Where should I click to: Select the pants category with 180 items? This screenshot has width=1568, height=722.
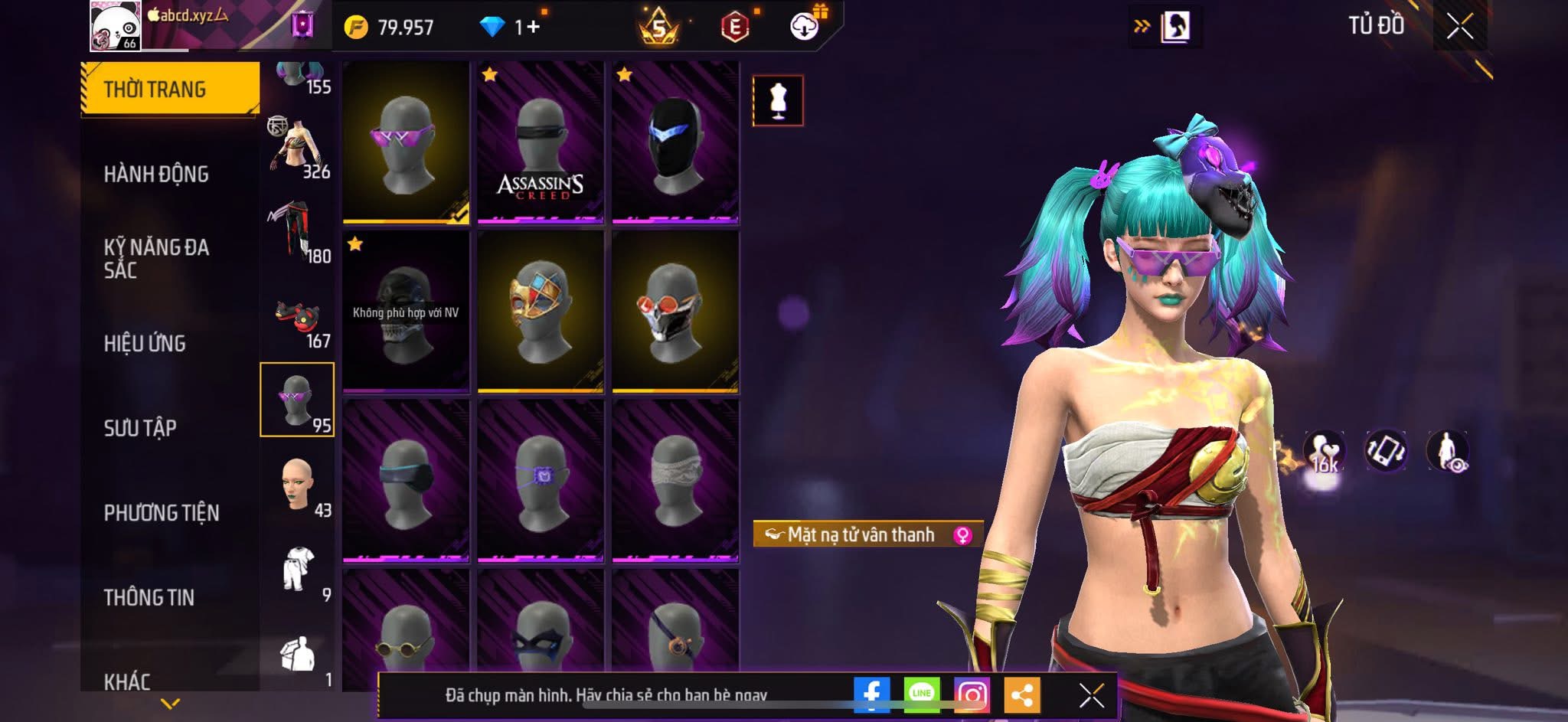[297, 230]
